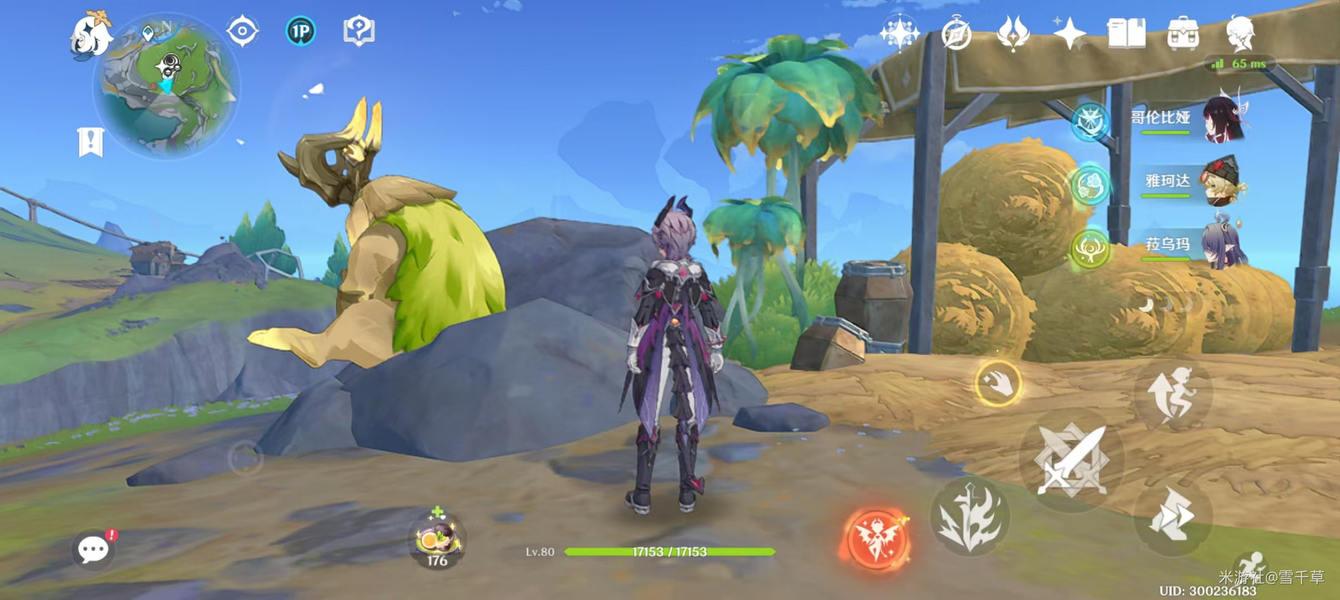Tap the crossed-swords normal attack button
This screenshot has width=1340, height=600.
pyautogui.click(x=1071, y=460)
